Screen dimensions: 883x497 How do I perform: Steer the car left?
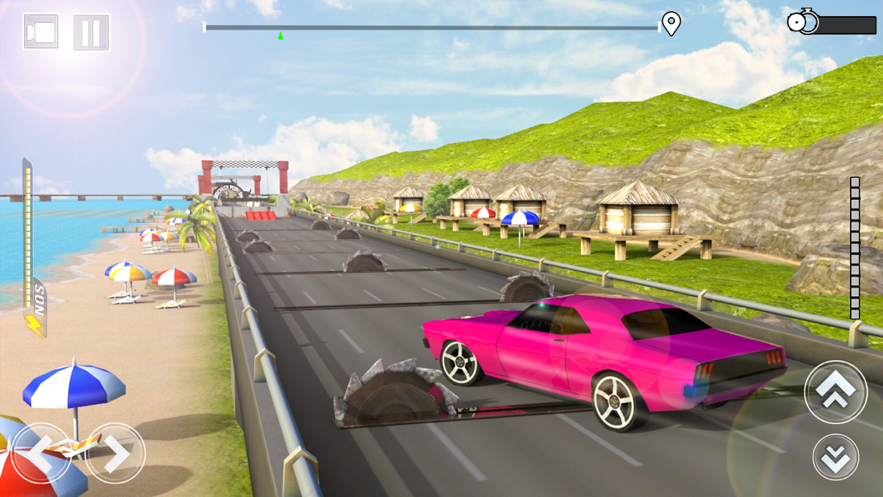pos(41,454)
